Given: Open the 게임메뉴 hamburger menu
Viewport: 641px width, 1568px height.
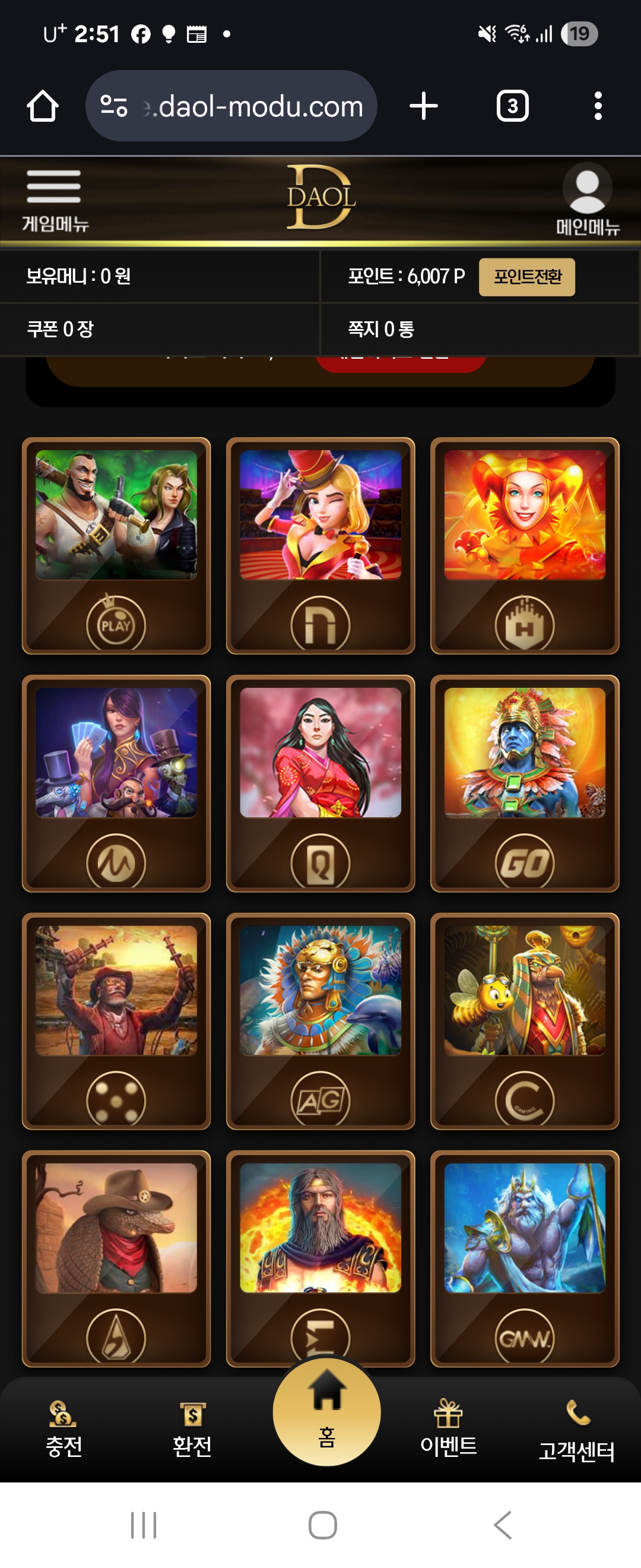Looking at the screenshot, I should click(x=54, y=199).
